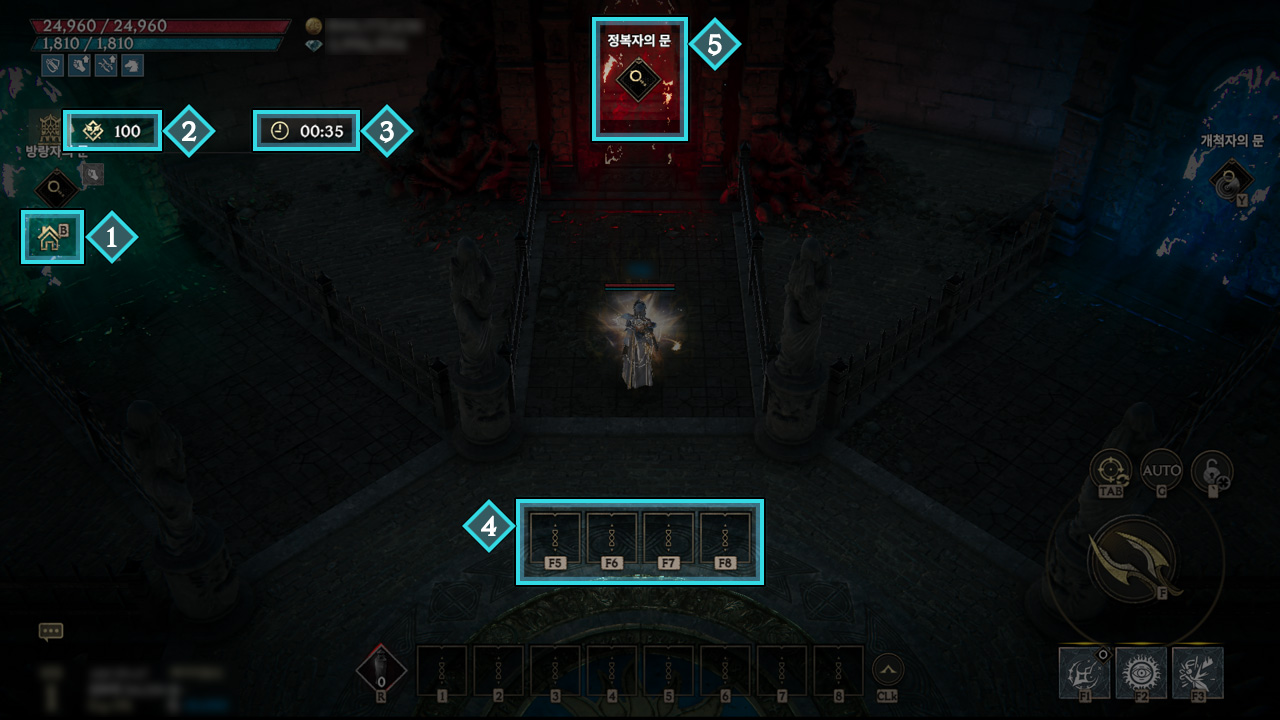The height and width of the screenshot is (720, 1280).
Task: Toggle AUTO combat mode
Action: tap(1161, 470)
